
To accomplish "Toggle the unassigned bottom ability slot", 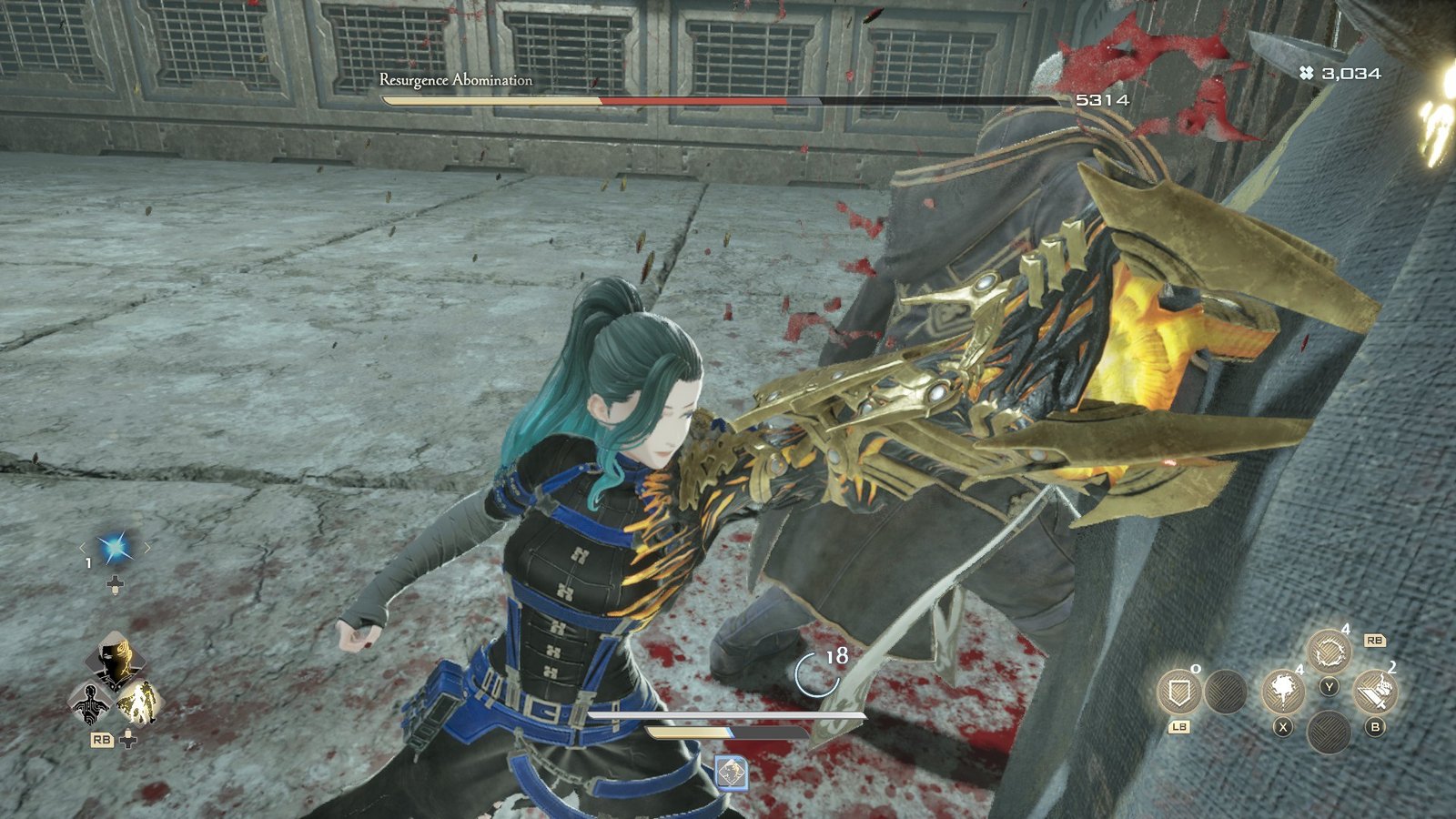I will click(x=1330, y=732).
